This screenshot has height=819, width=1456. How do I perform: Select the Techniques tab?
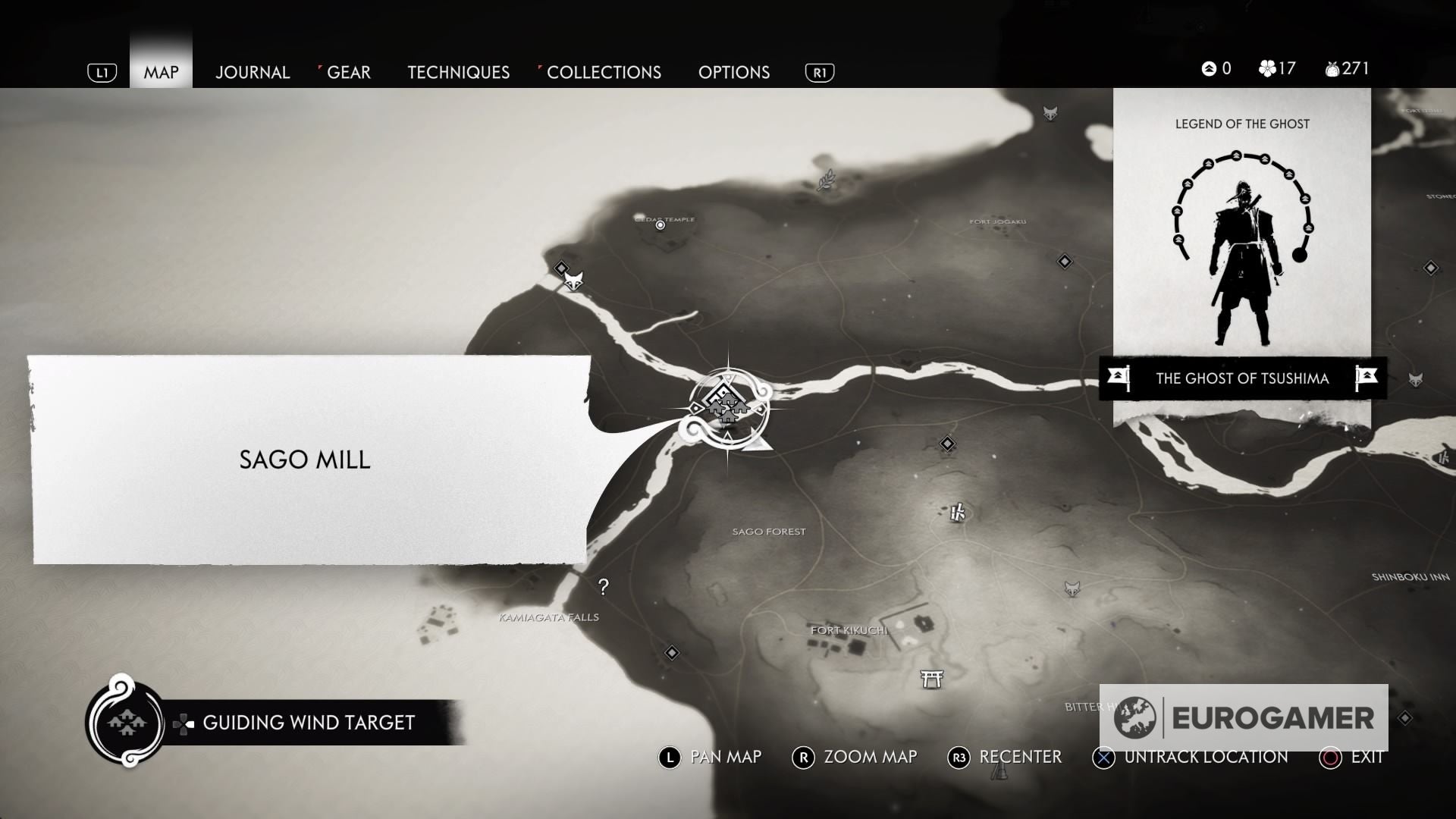(x=458, y=72)
